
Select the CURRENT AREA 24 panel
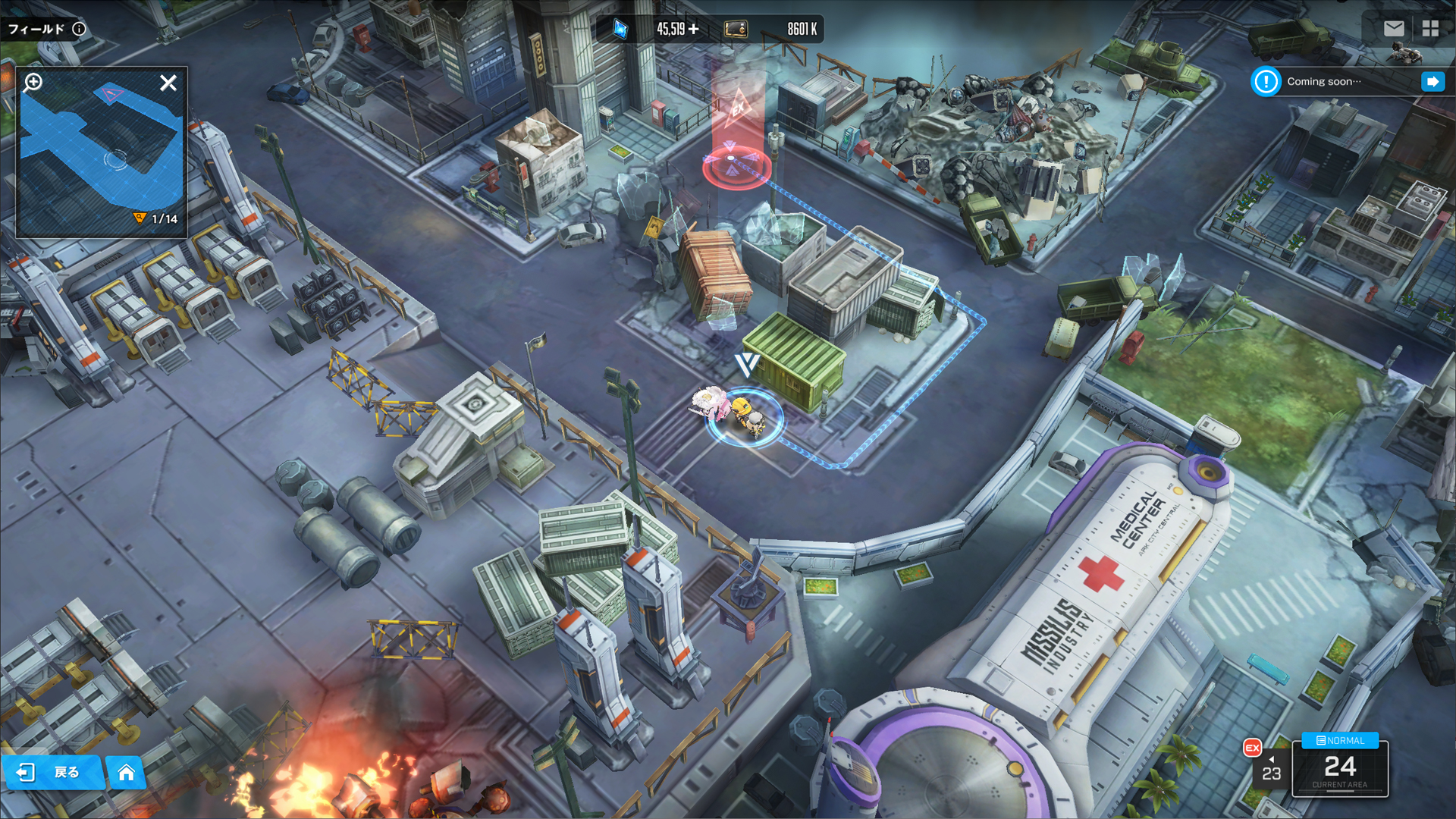pyautogui.click(x=1339, y=769)
